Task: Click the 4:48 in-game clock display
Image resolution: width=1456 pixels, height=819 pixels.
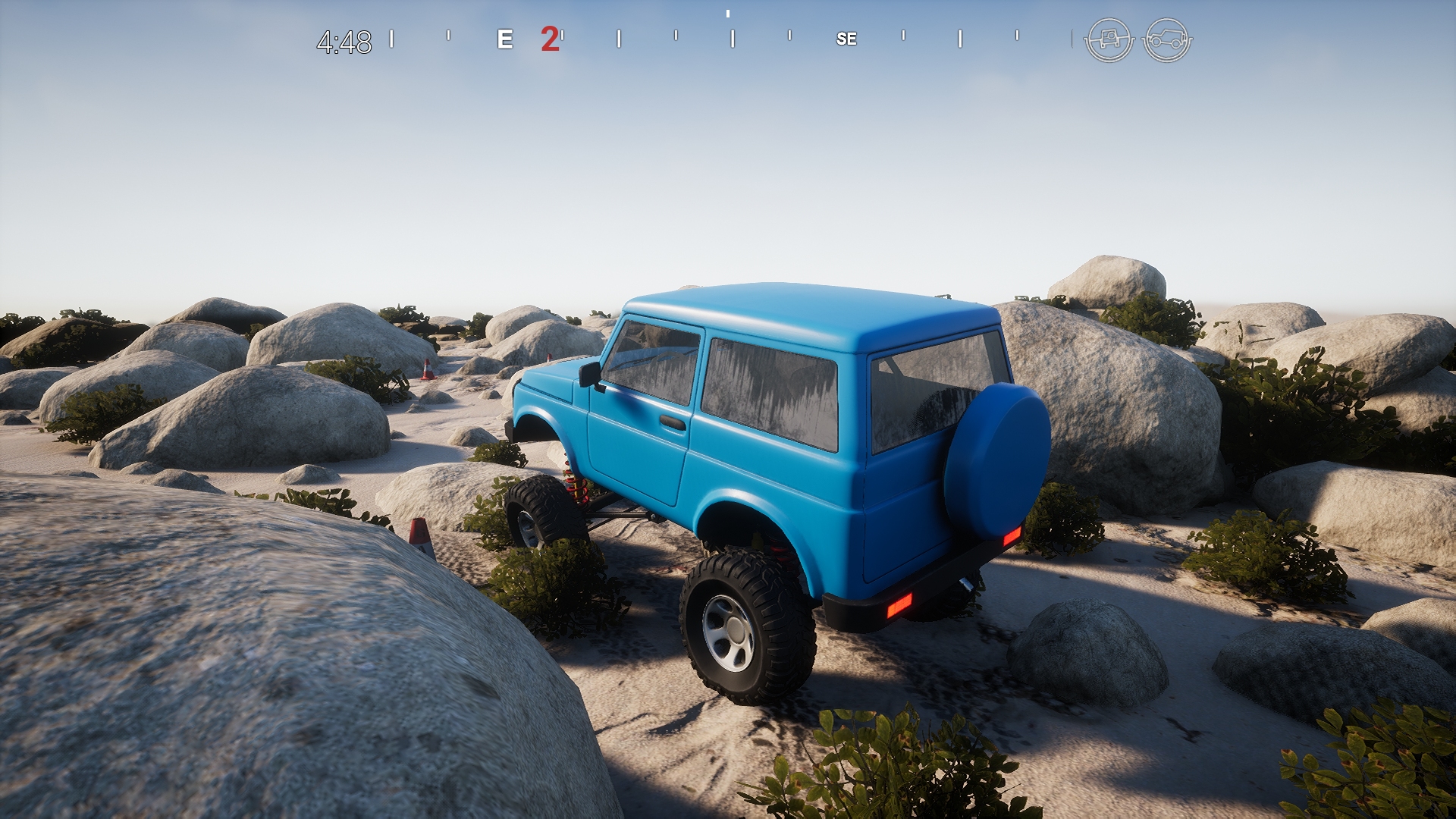Action: [x=343, y=40]
